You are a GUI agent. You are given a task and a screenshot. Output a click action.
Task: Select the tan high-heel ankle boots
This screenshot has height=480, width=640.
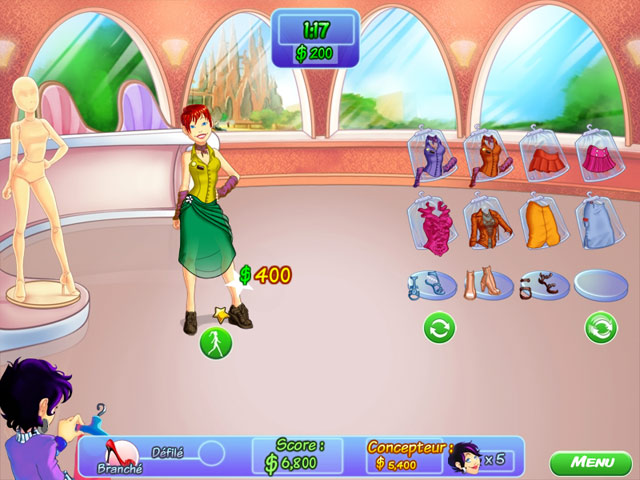tap(488, 283)
